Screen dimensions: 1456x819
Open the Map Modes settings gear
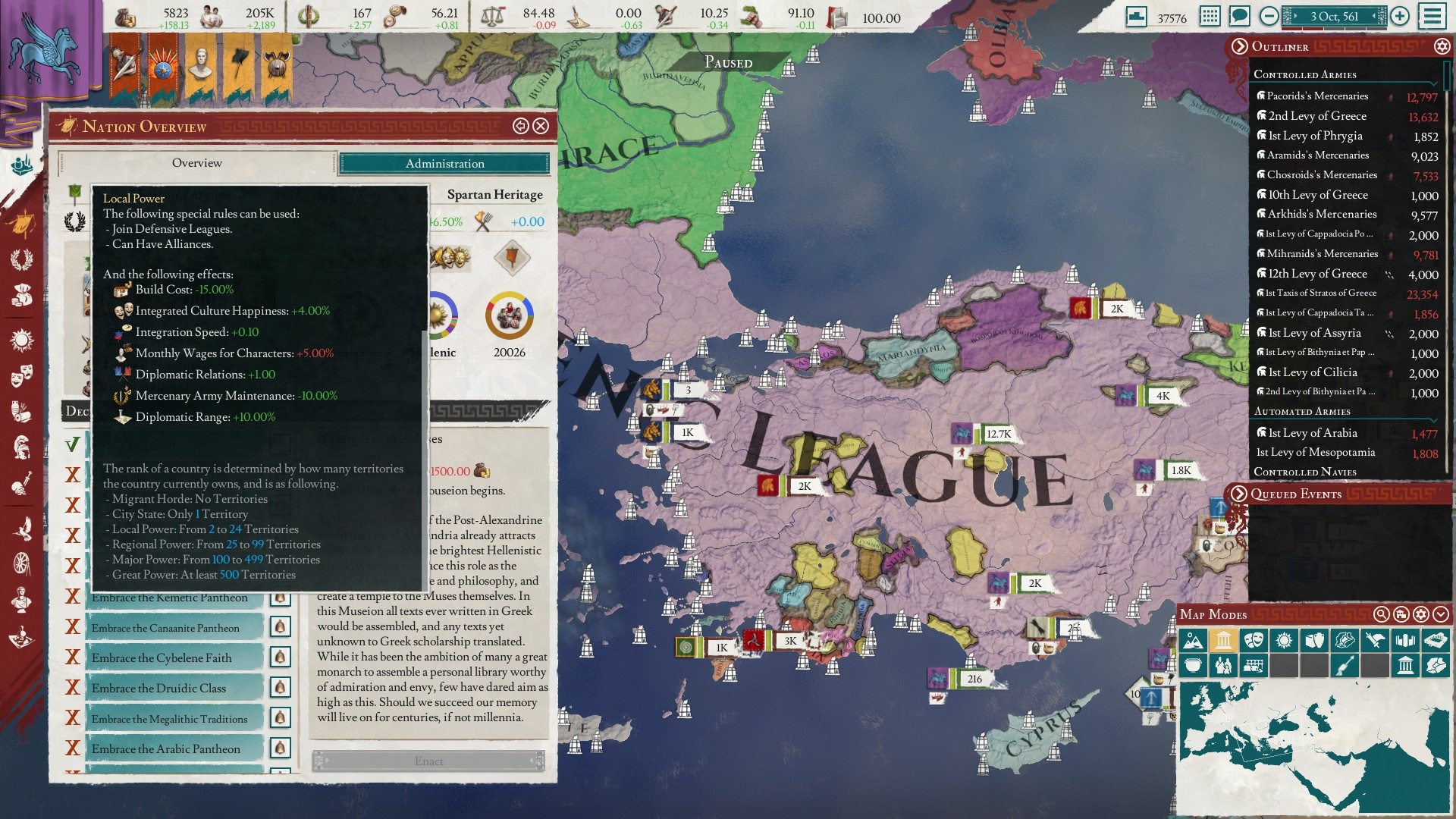[1422, 614]
